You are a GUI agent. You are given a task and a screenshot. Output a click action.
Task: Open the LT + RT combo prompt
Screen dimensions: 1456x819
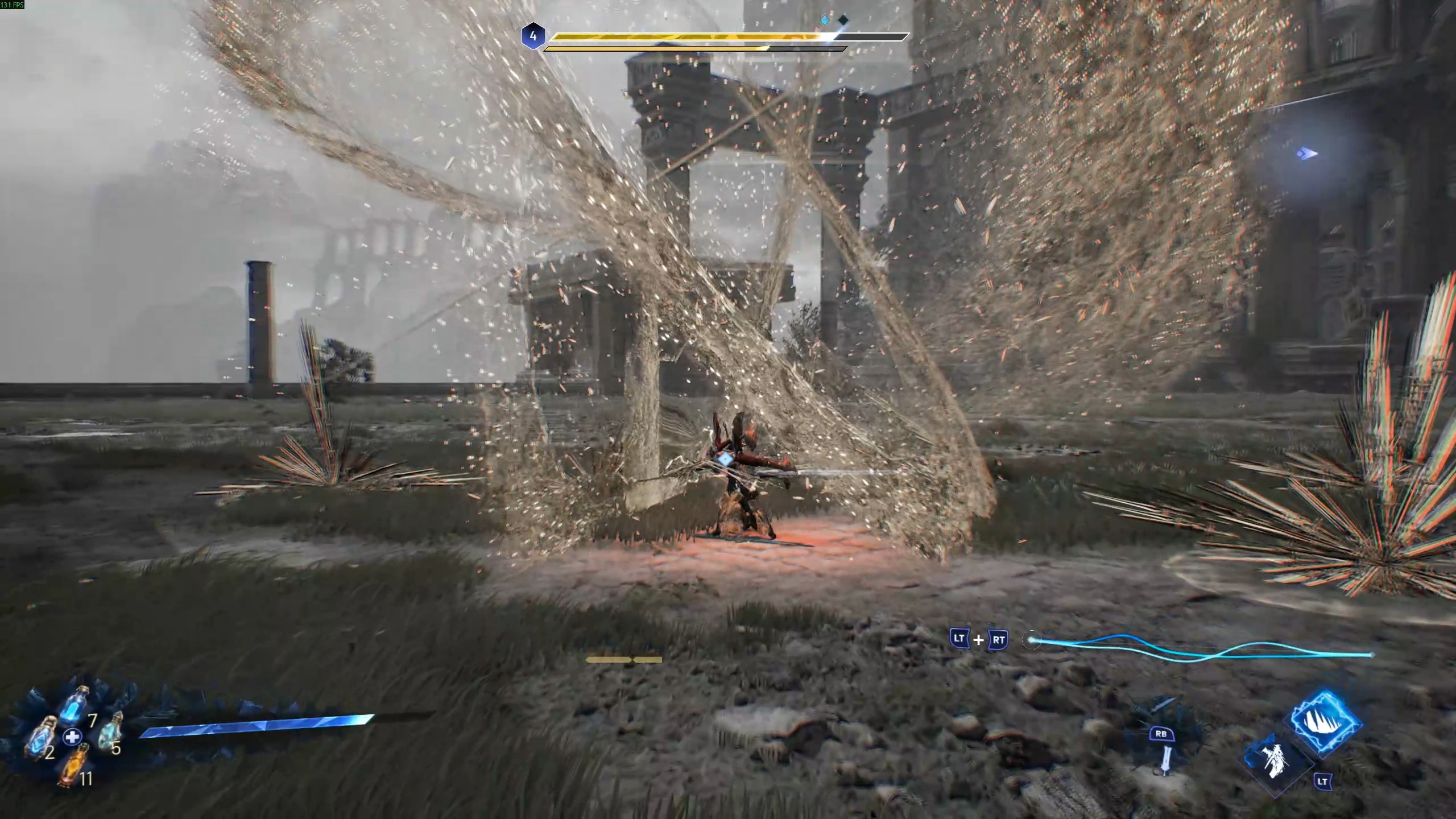coord(979,640)
